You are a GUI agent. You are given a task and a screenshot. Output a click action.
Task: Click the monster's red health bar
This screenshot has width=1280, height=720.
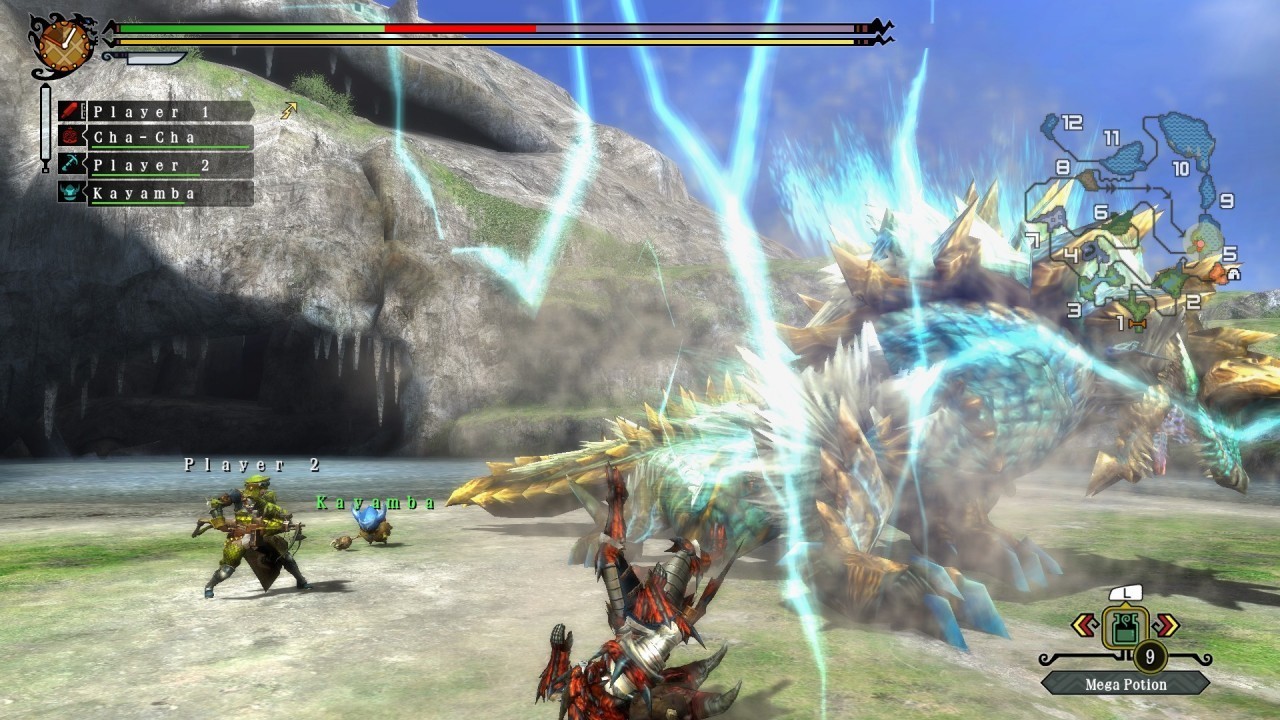(x=460, y=29)
